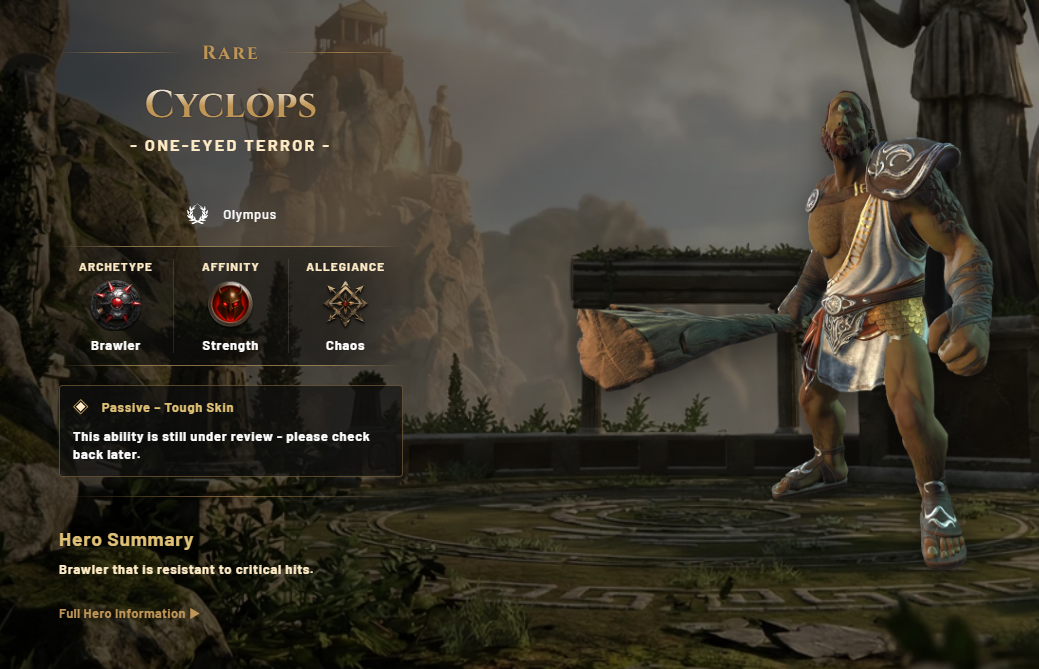Screen dimensions: 1039x669
Task: Choose the Chaos allegiance icon
Action: (345, 304)
